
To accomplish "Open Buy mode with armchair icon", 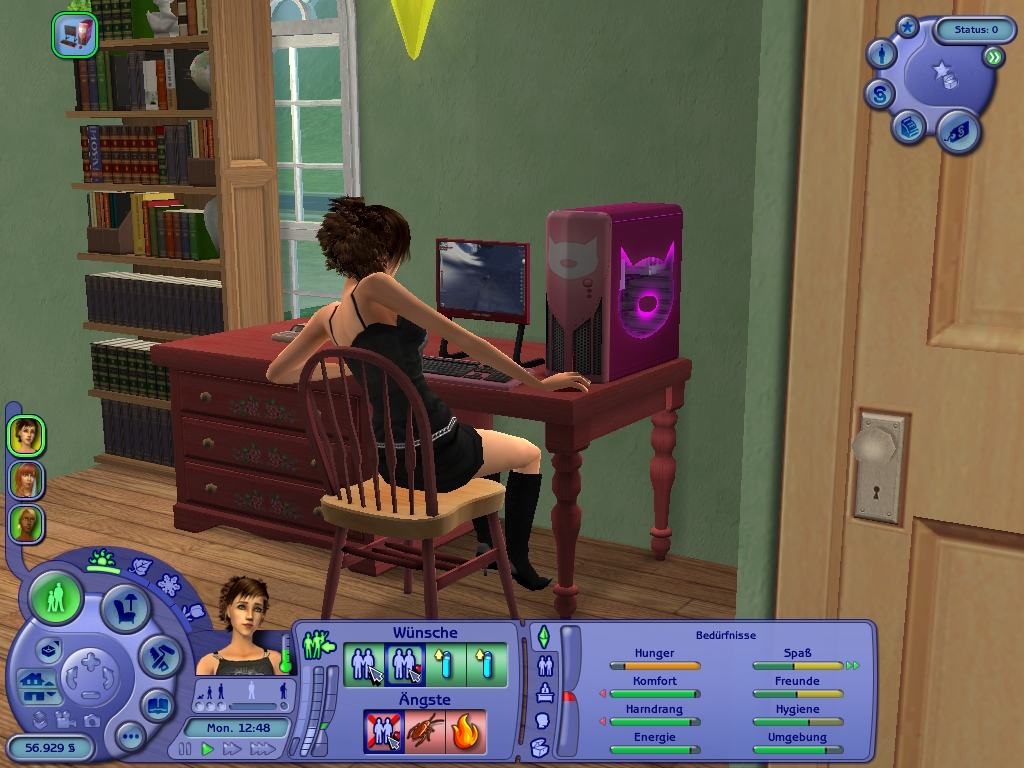I will point(125,608).
